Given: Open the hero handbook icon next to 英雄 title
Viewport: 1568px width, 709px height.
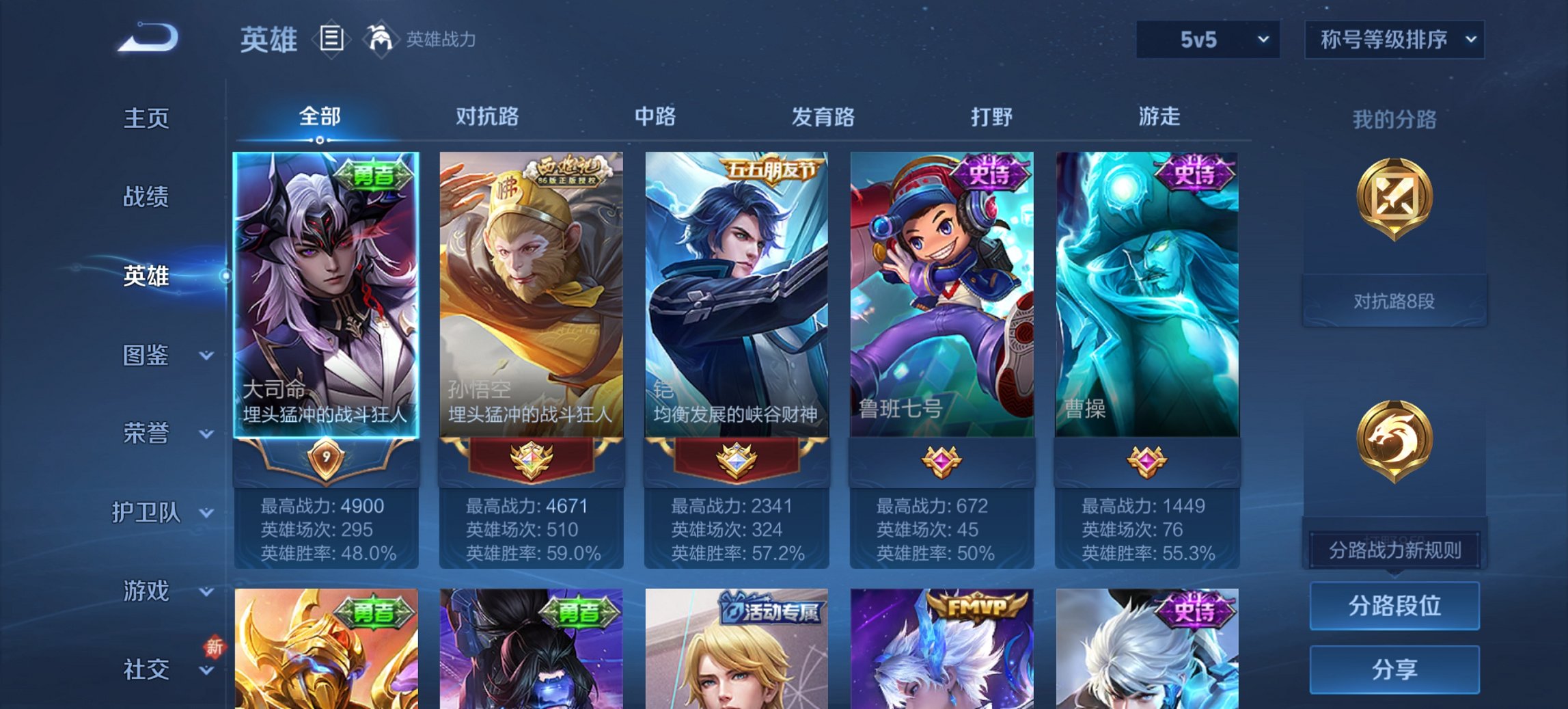Looking at the screenshot, I should [x=331, y=39].
